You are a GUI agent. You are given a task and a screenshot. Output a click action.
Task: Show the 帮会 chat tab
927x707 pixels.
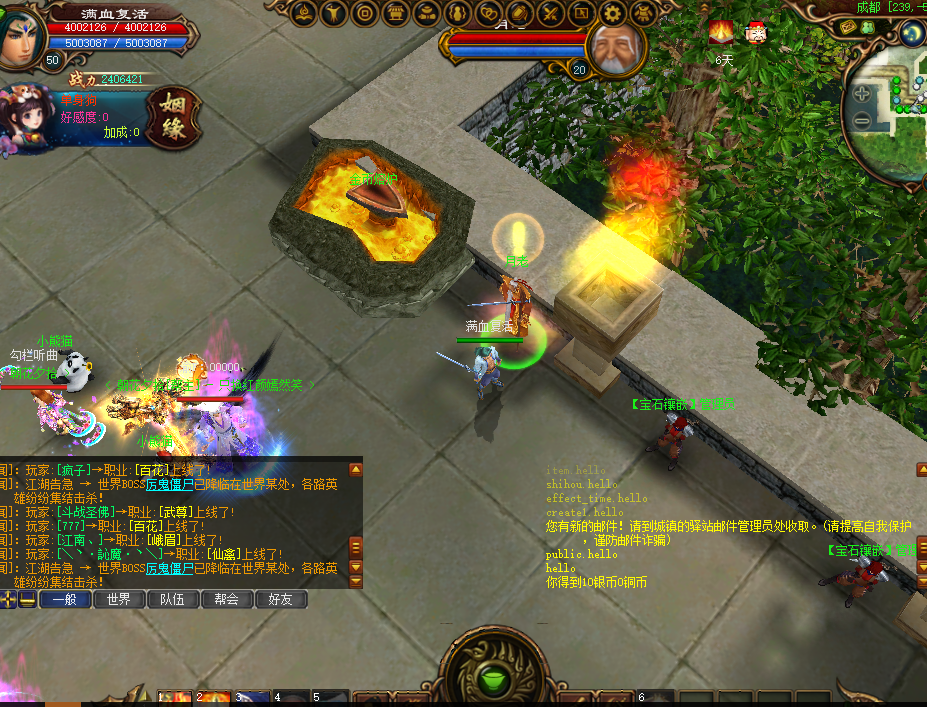click(226, 600)
